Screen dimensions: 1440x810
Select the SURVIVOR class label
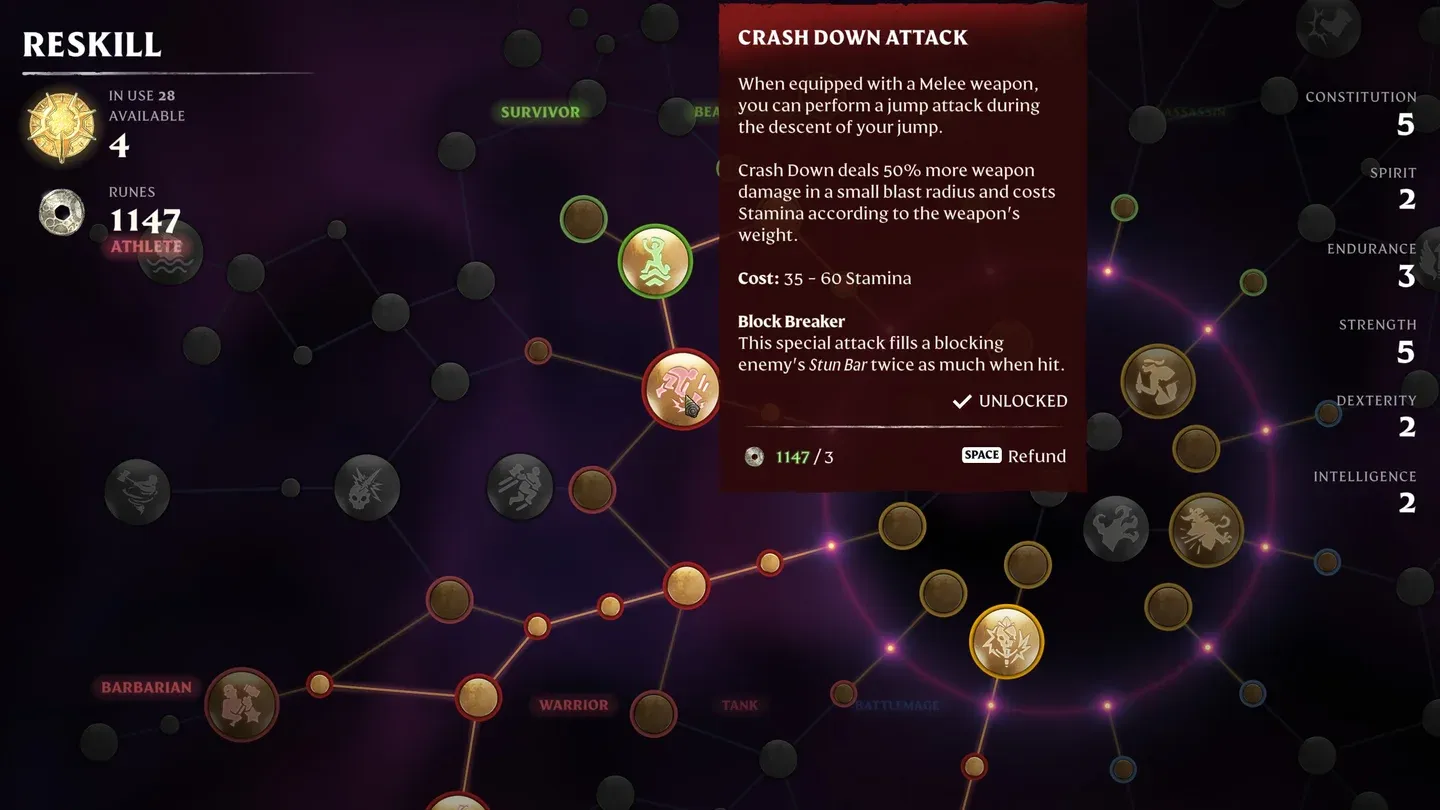pos(540,112)
